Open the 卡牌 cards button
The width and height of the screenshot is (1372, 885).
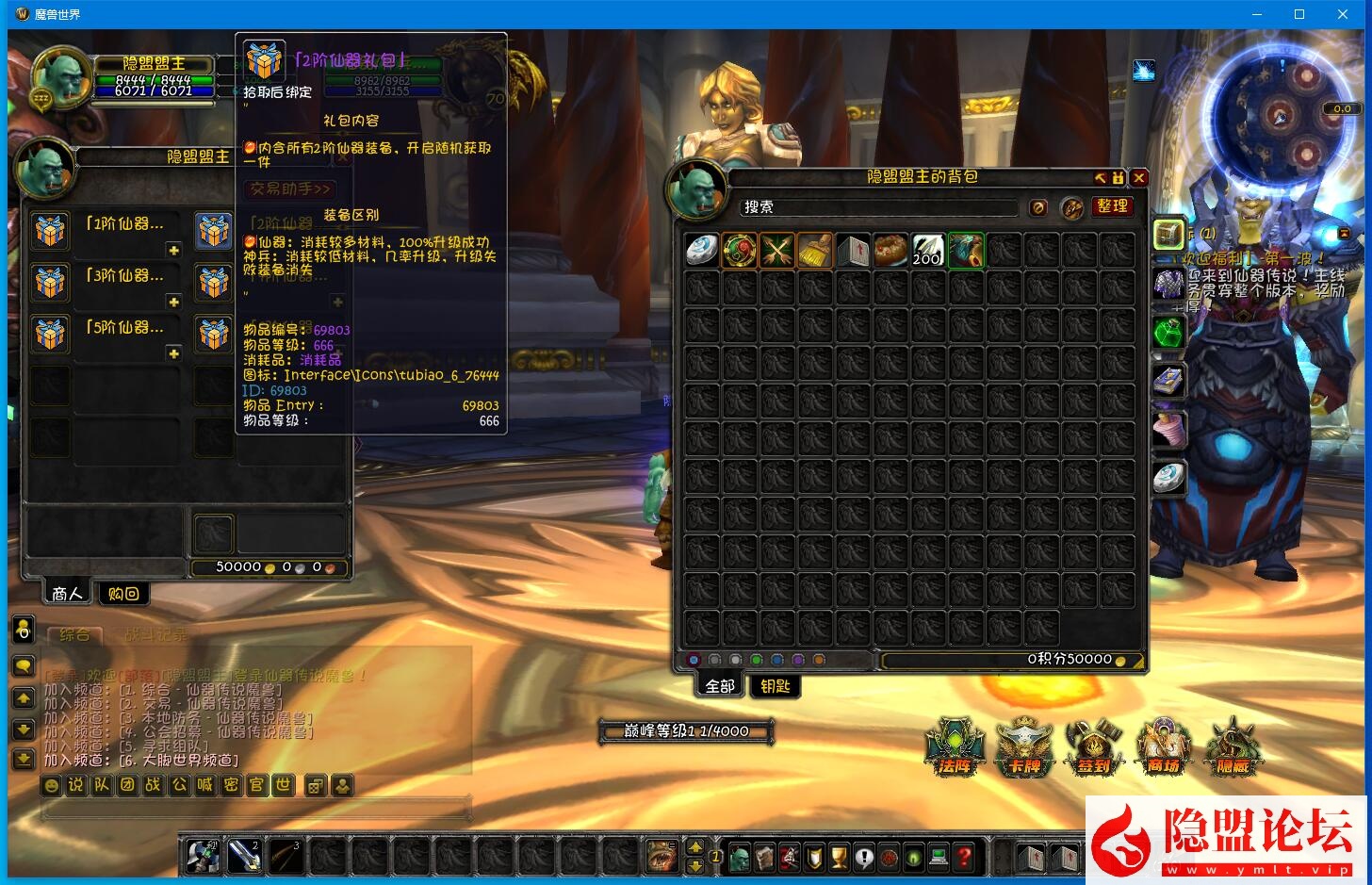click(1024, 747)
